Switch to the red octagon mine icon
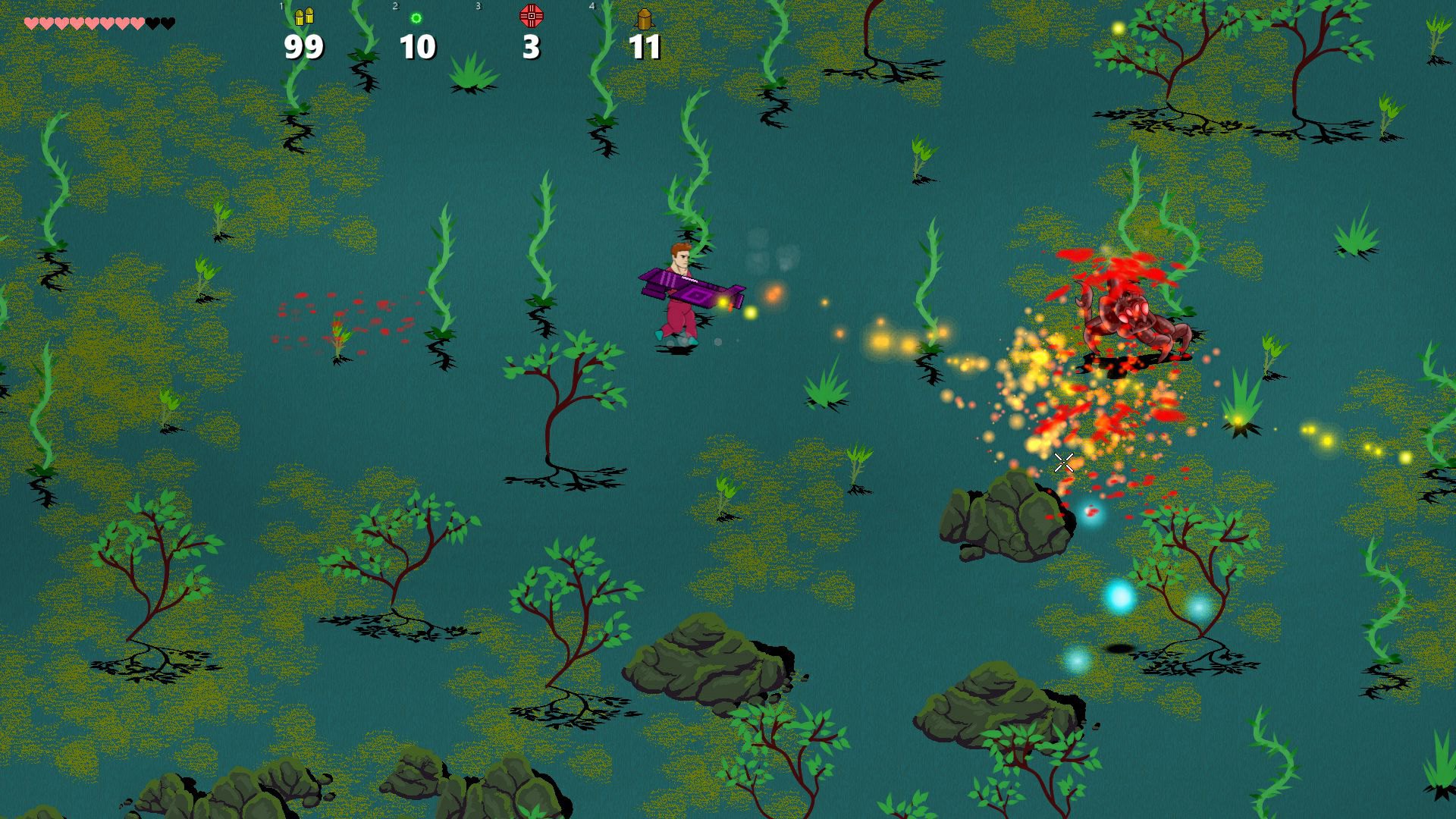 pyautogui.click(x=531, y=16)
